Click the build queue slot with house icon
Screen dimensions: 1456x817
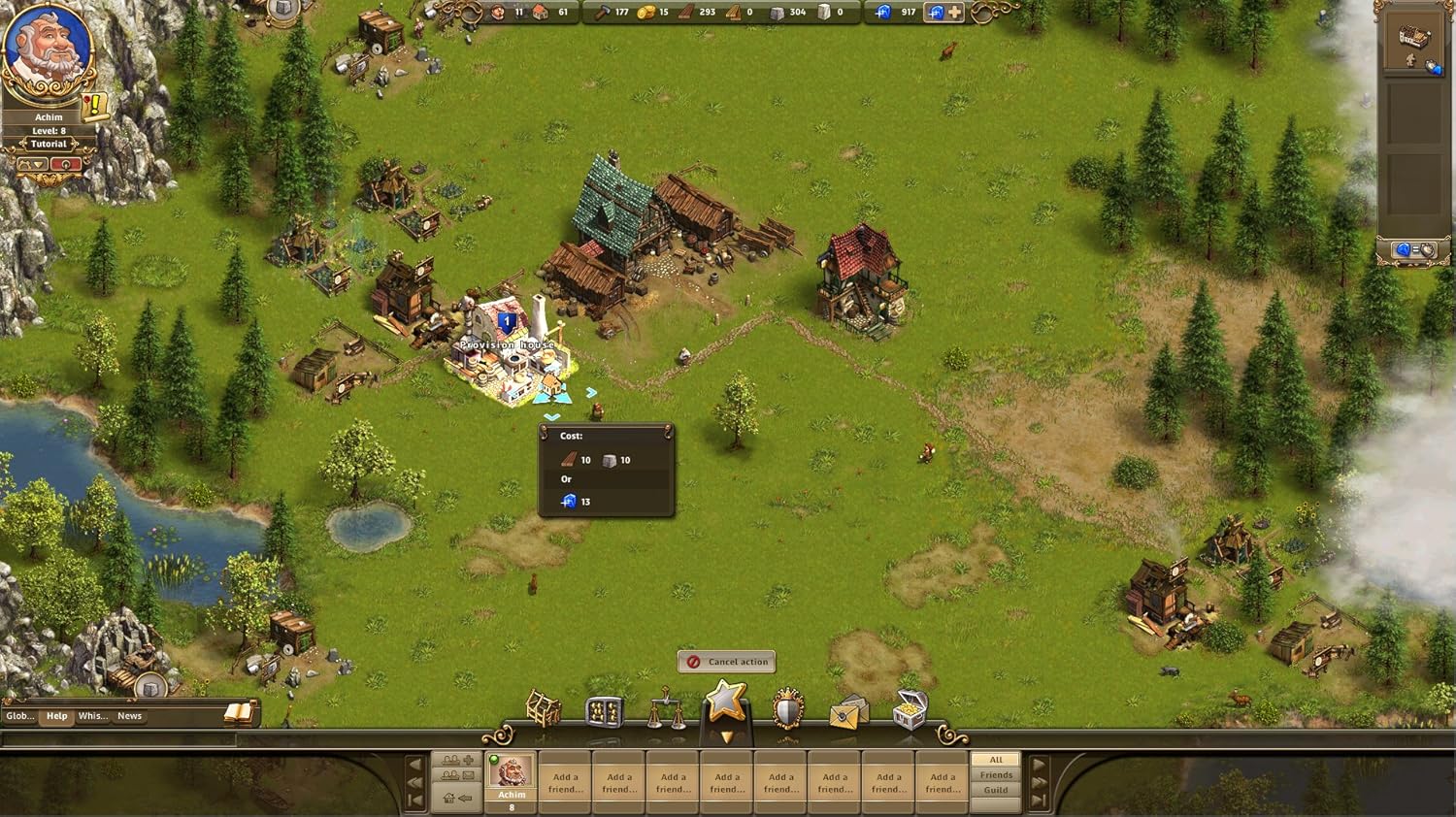(x=1410, y=46)
